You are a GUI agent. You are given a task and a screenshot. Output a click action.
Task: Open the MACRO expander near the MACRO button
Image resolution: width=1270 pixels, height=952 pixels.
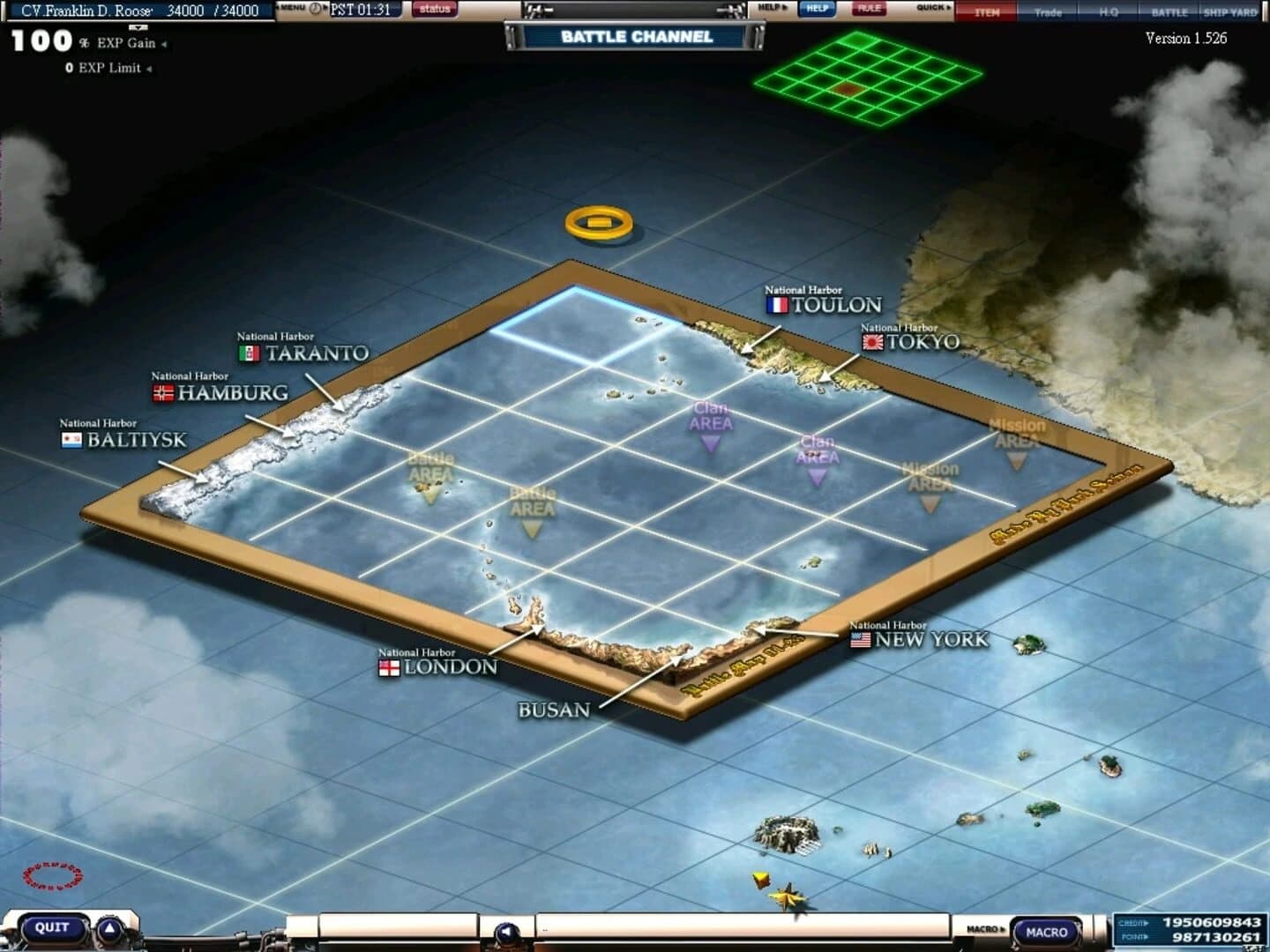(985, 927)
